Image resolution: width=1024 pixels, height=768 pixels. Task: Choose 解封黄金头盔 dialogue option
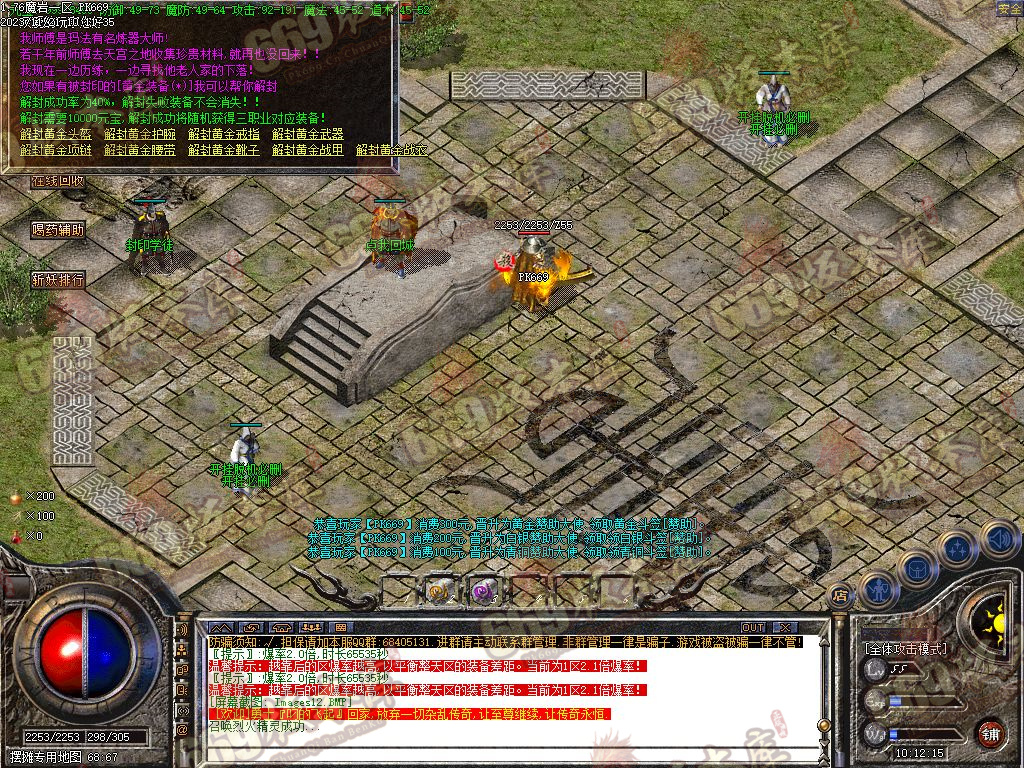tap(56, 134)
